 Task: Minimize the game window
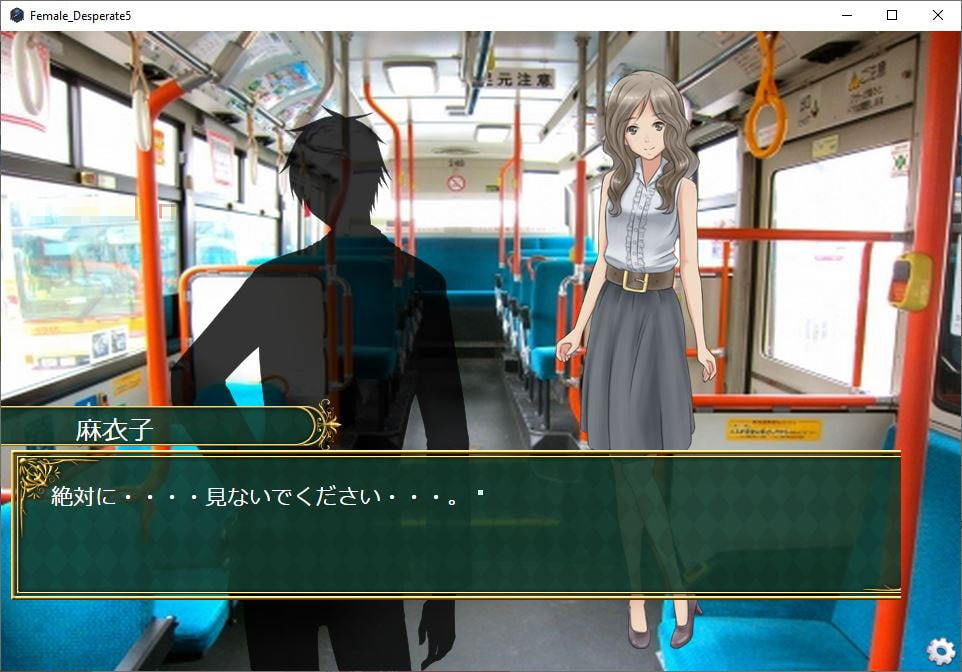846,15
